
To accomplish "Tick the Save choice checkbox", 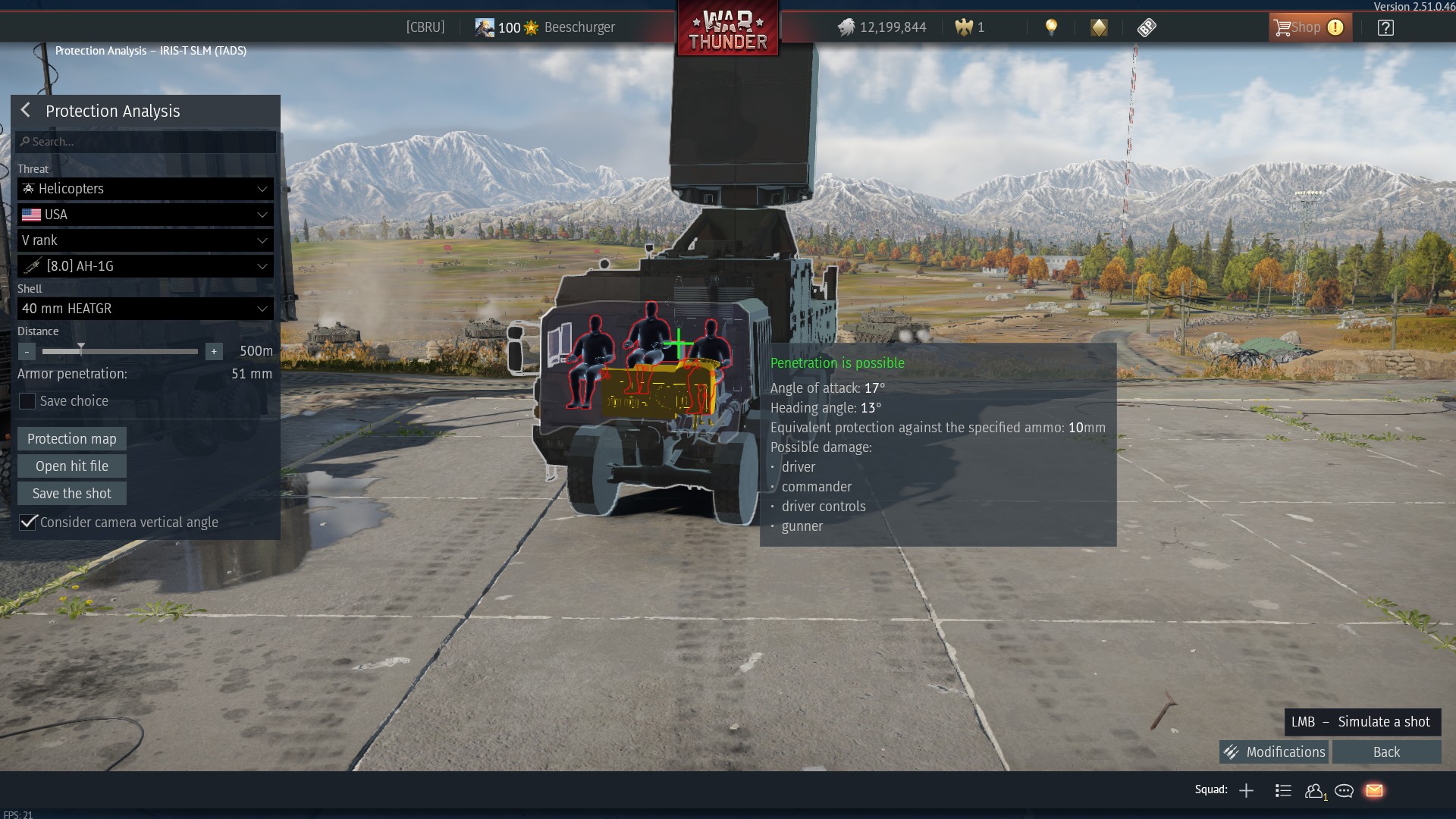I will coord(27,401).
